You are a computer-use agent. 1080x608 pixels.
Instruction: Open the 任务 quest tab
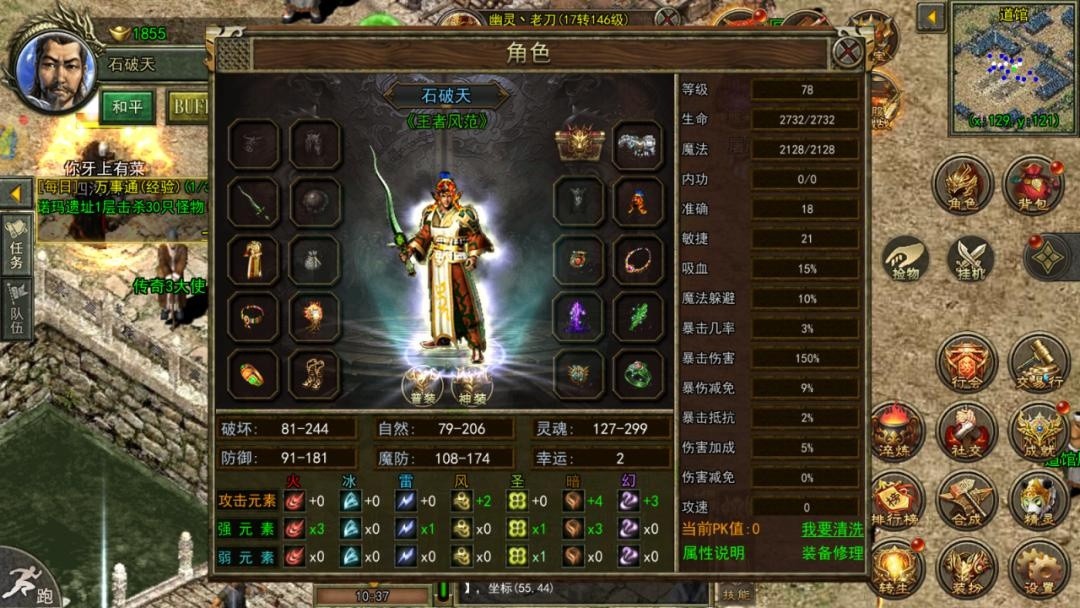[17, 242]
